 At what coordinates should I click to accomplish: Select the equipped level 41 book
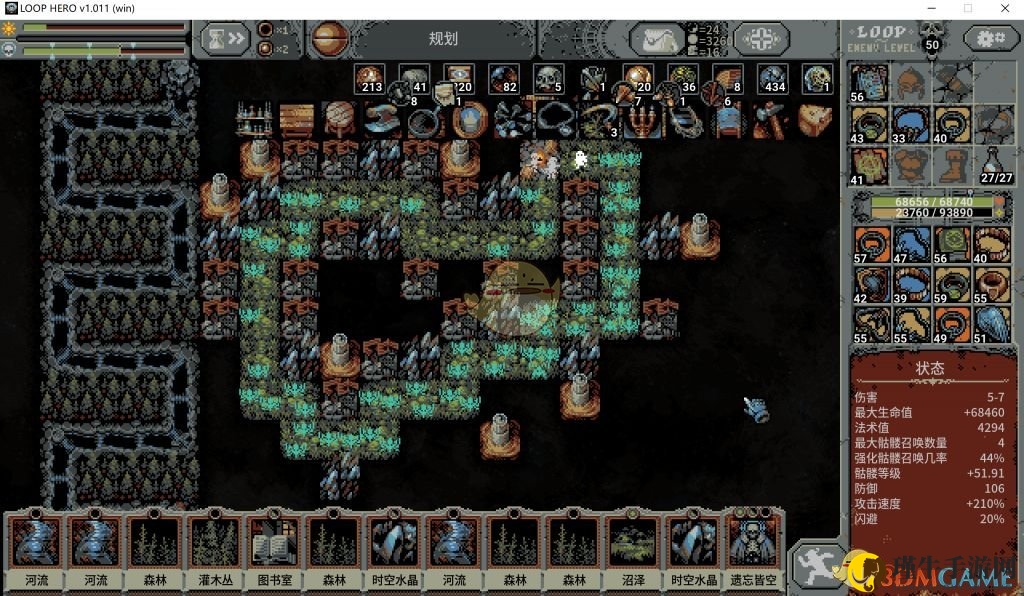click(x=868, y=166)
